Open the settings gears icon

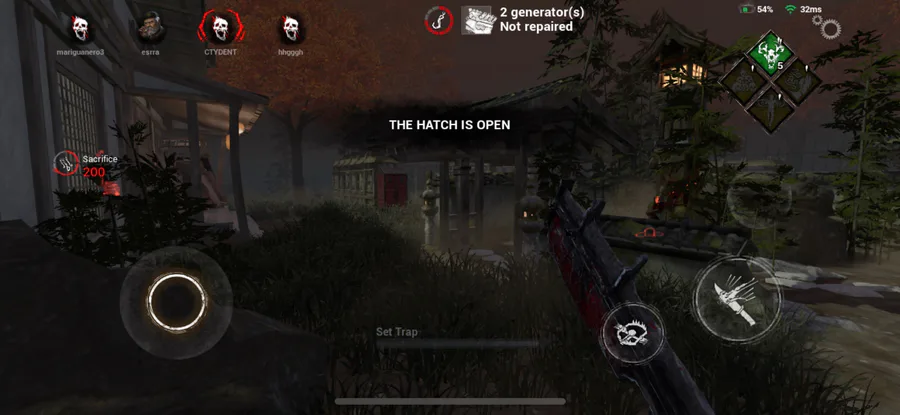pos(830,27)
